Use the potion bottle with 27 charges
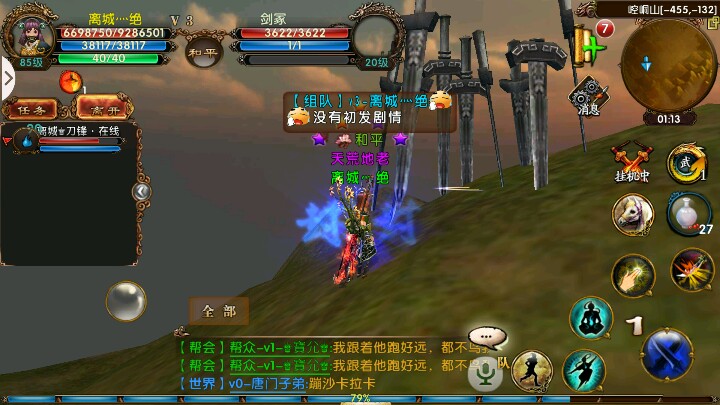Image resolution: width=720 pixels, height=405 pixels. coord(688,213)
